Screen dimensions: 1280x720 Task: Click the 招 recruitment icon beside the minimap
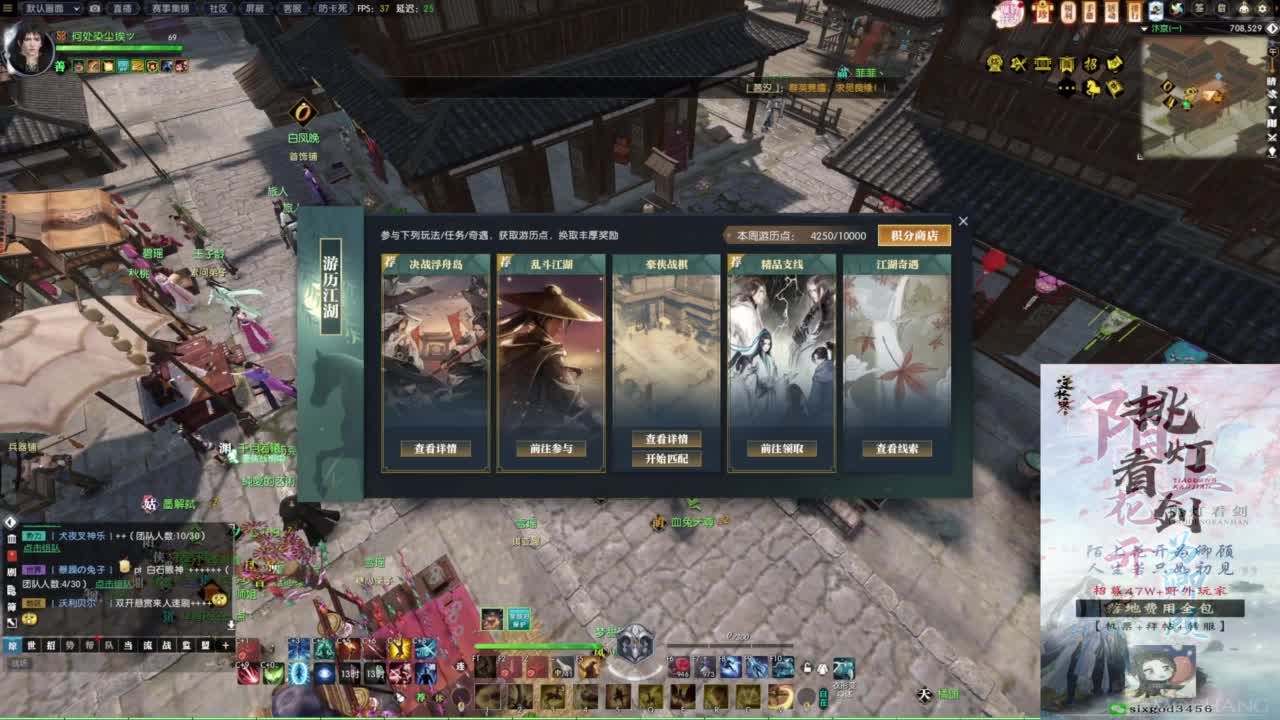coord(1091,64)
